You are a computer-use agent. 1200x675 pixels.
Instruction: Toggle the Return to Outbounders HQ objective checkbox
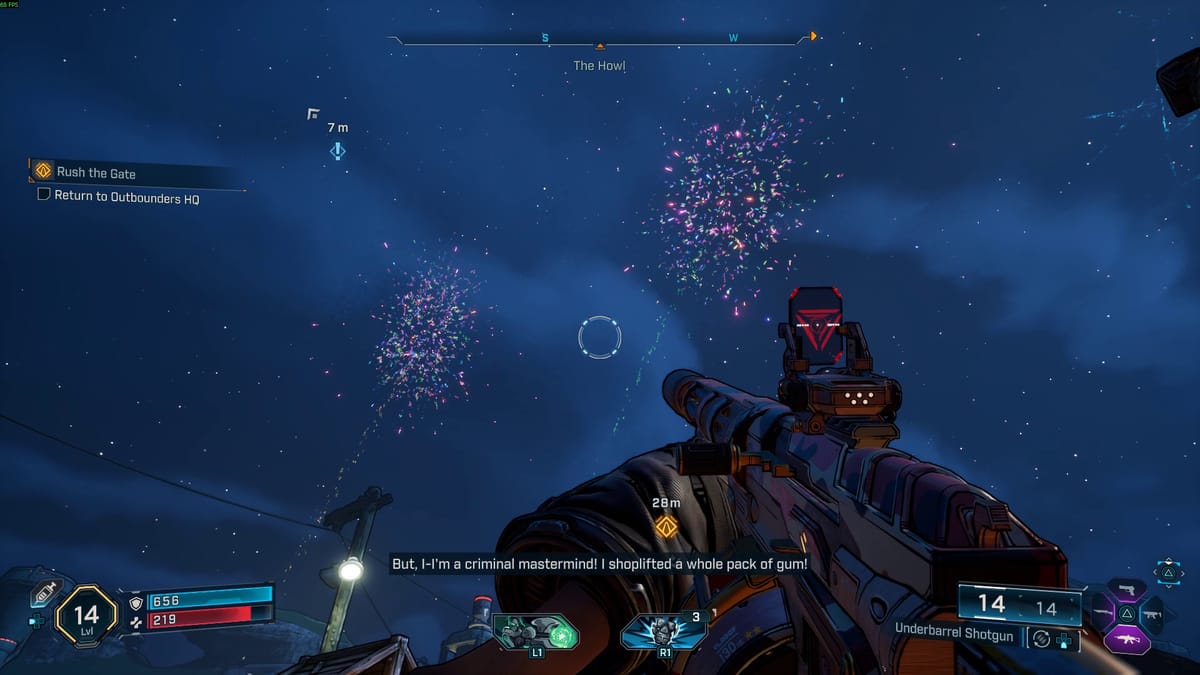point(44,196)
